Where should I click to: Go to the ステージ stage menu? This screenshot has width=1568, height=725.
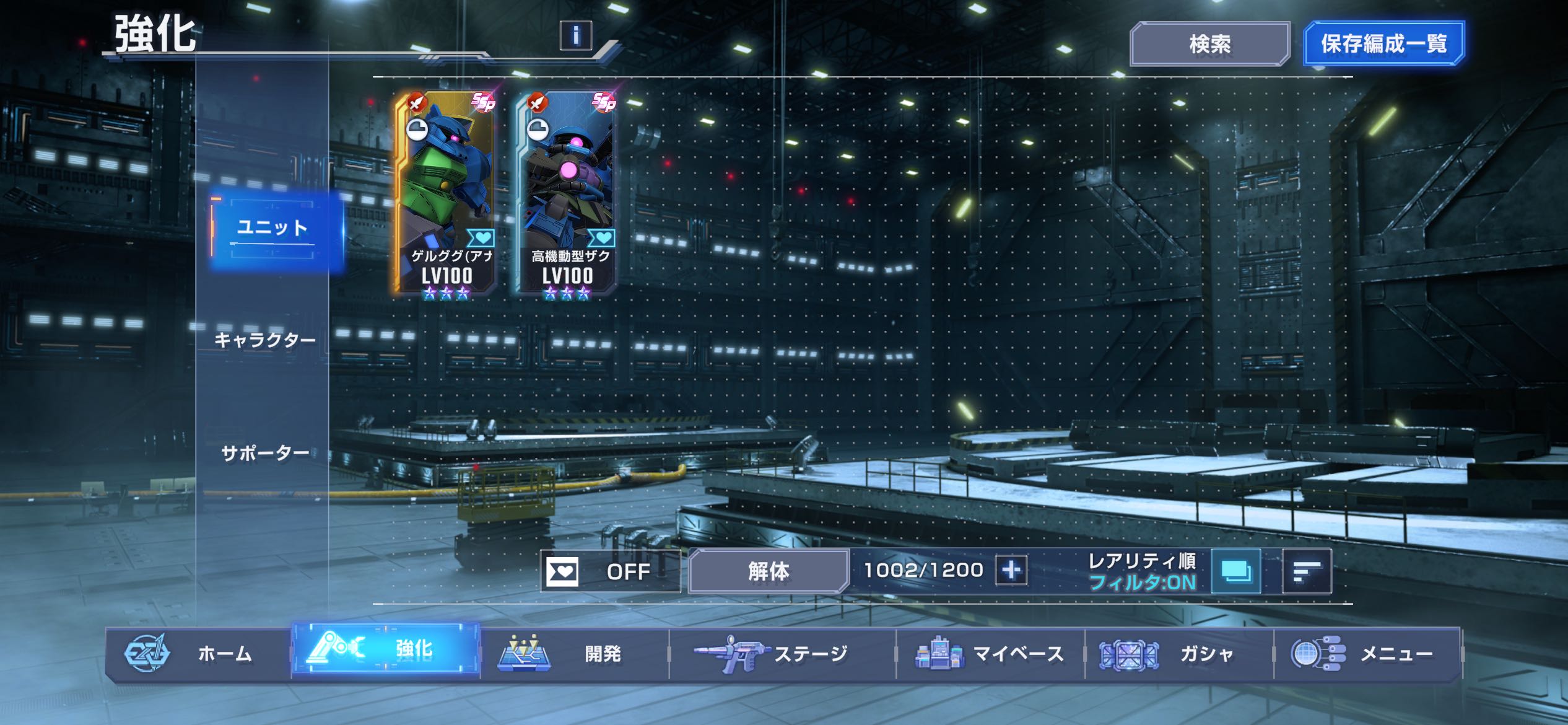coord(783,654)
